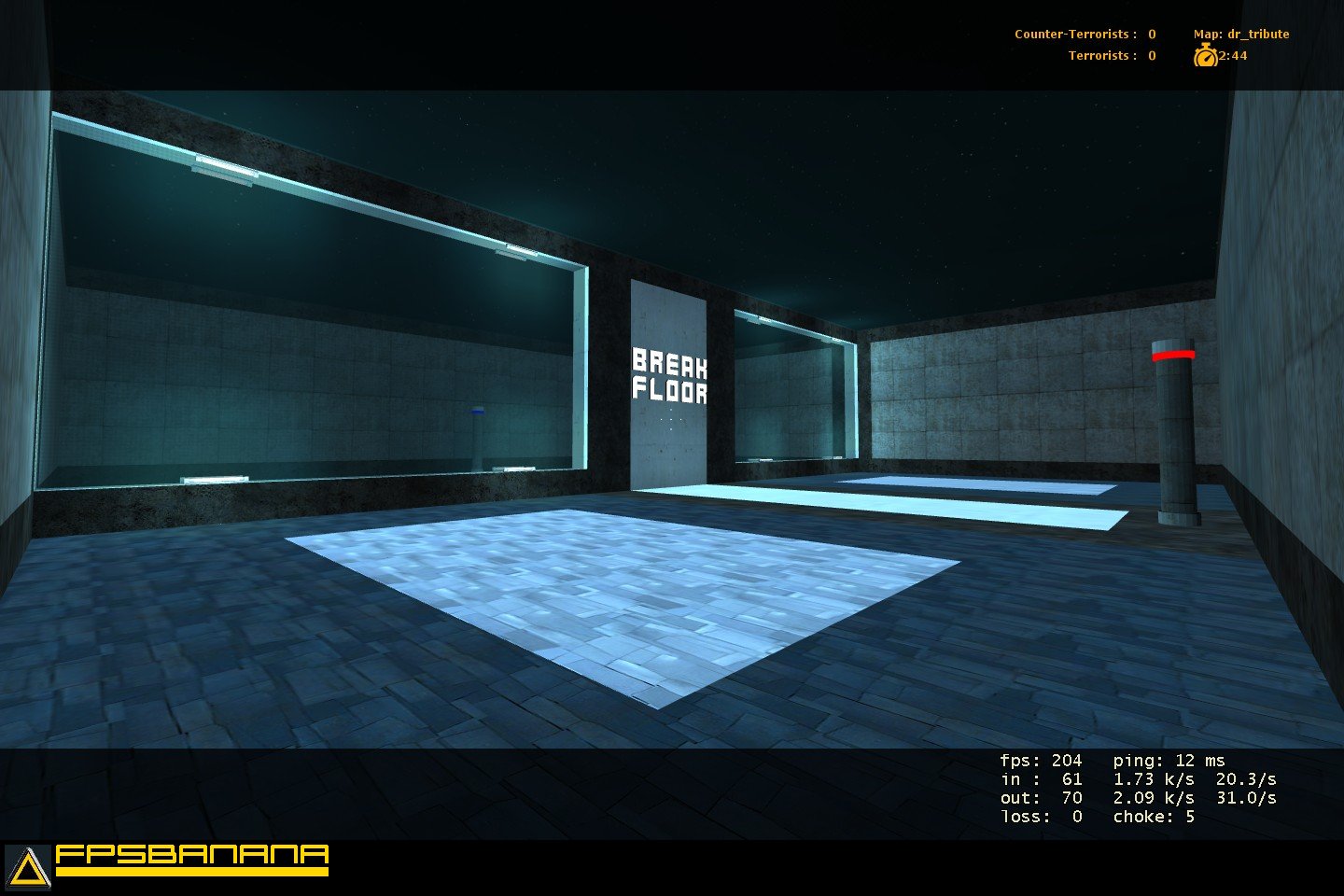Click the stopwatch timer icon
Image resolution: width=1344 pixels, height=896 pixels.
(x=1206, y=56)
